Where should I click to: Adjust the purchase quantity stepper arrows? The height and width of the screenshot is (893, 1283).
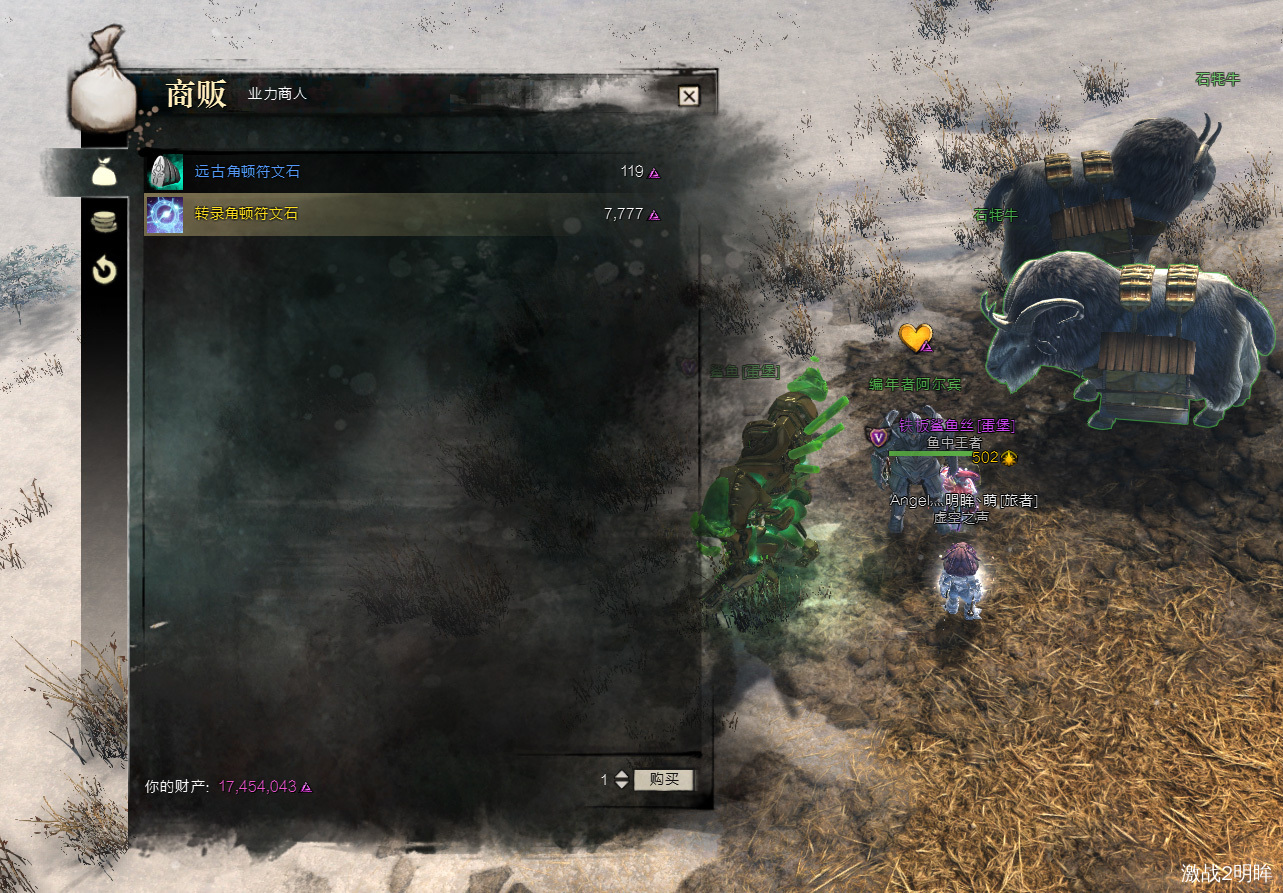(x=622, y=779)
